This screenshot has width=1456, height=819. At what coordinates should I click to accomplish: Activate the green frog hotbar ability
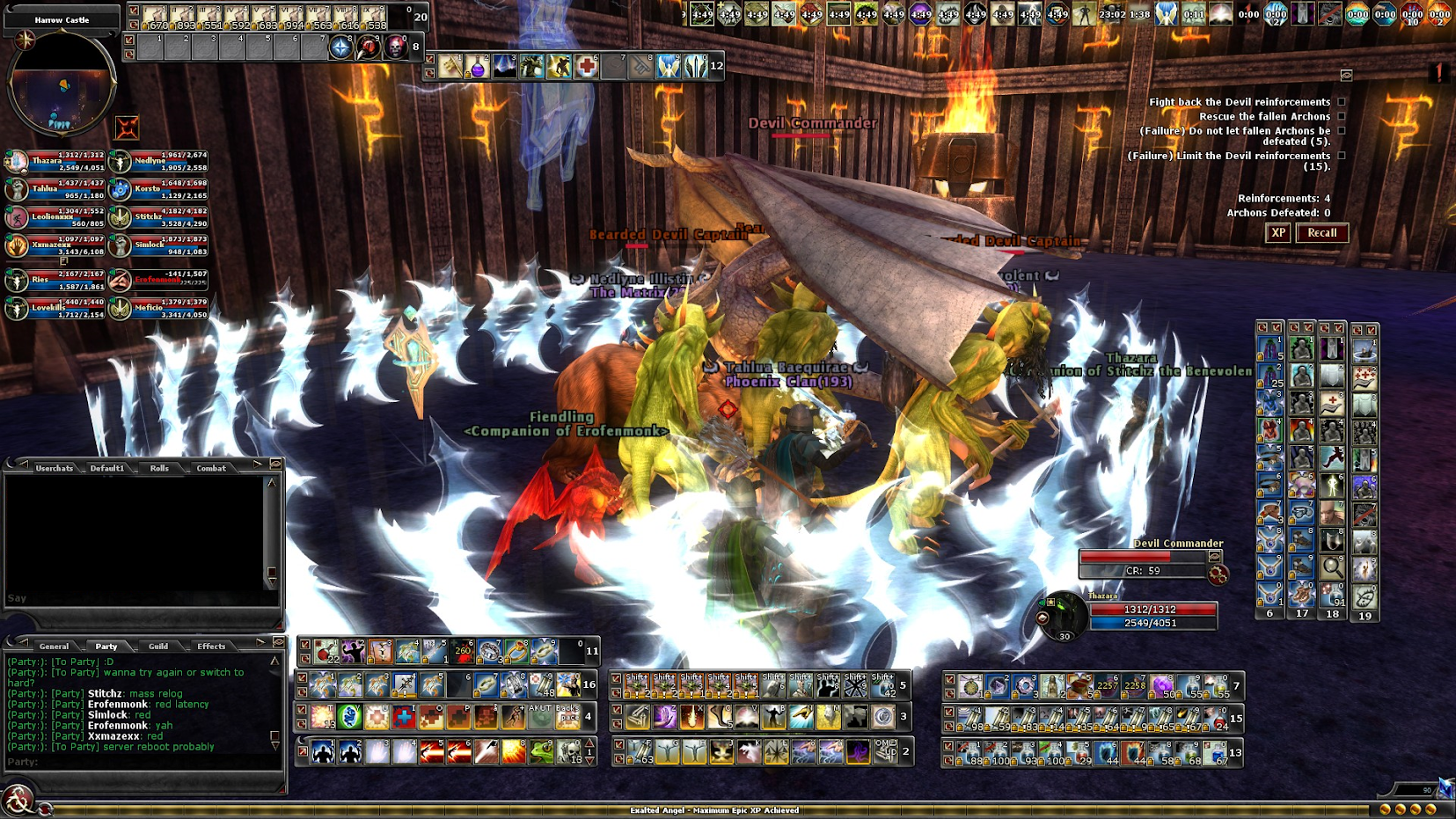[541, 752]
